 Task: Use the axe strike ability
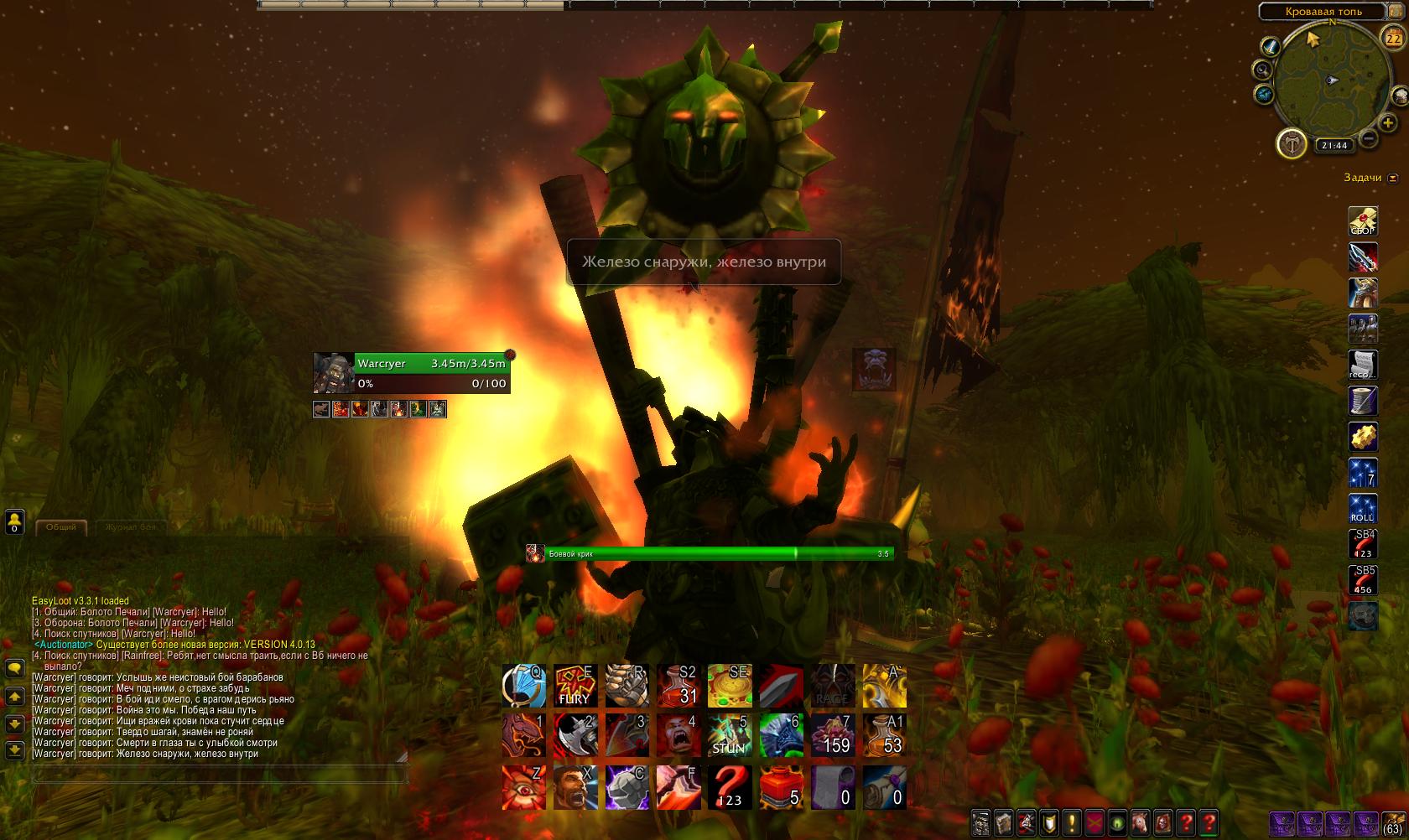coord(575,735)
